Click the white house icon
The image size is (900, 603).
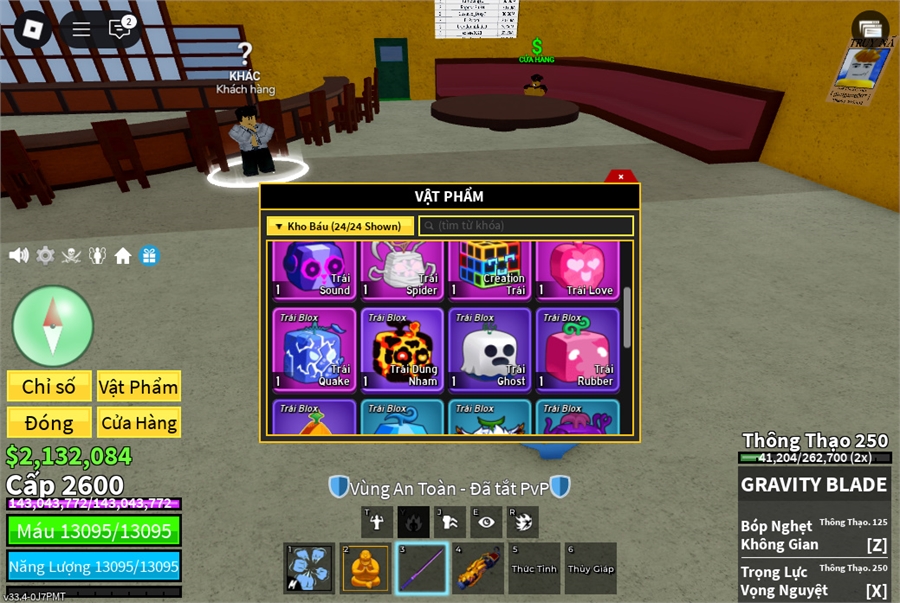(123, 255)
